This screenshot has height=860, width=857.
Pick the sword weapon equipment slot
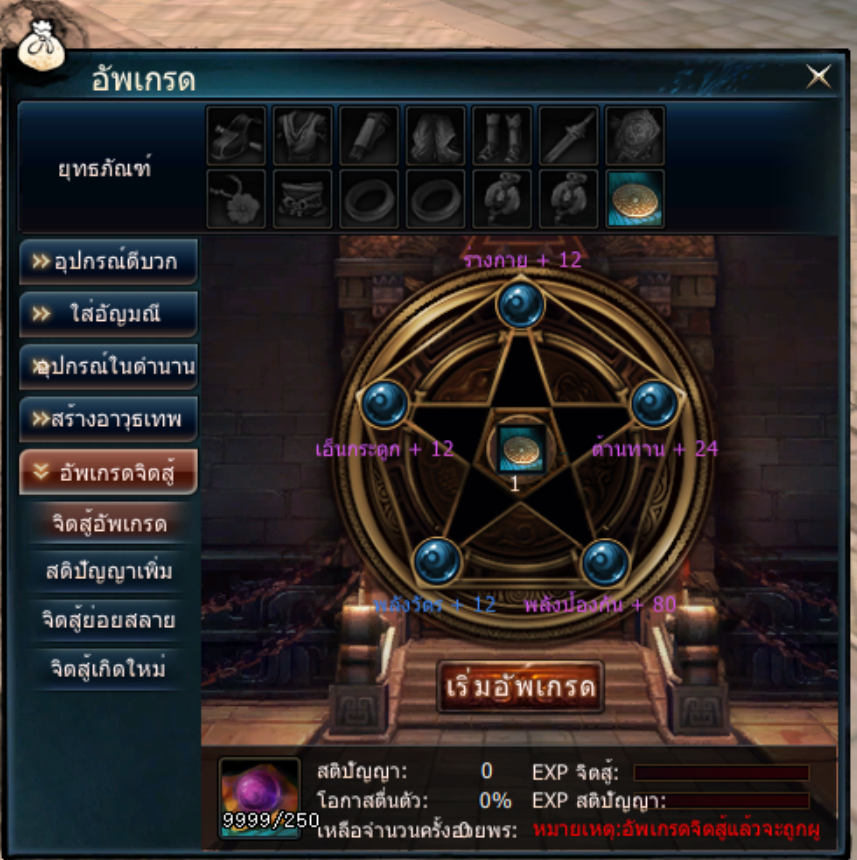pos(569,135)
